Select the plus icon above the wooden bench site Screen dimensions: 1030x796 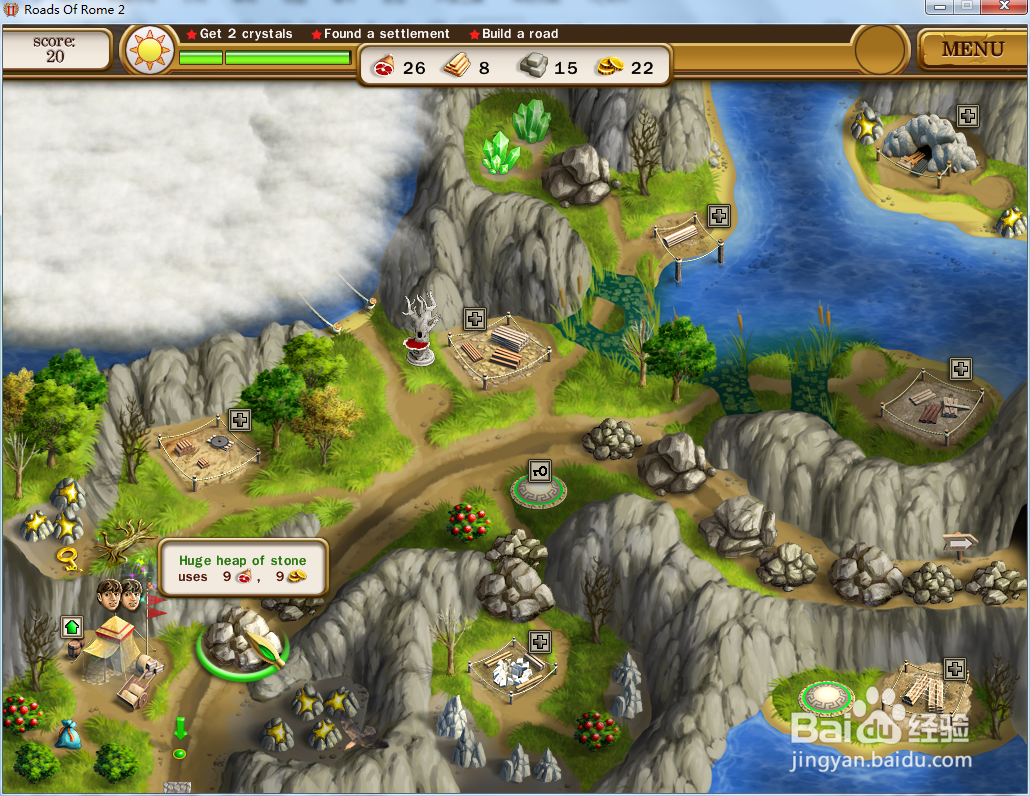pos(718,215)
